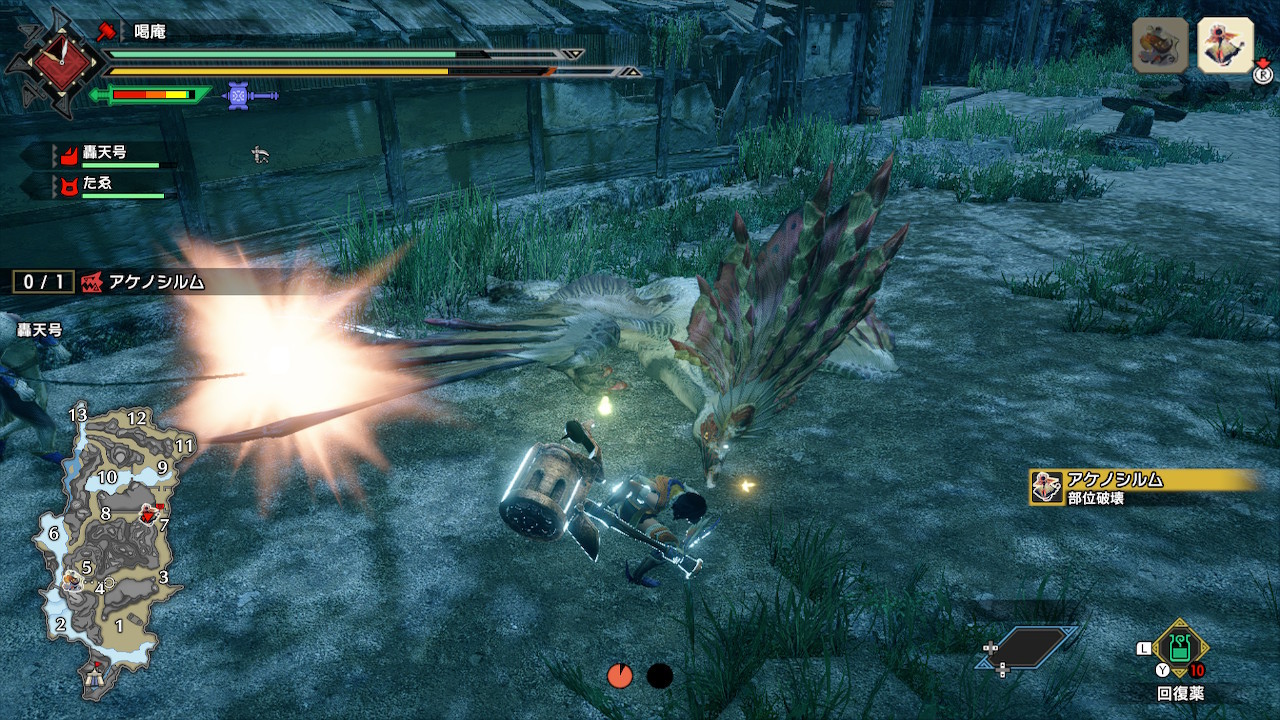The width and height of the screenshot is (1280, 720).
Task: Click the アケノシルム 部位破壊 notification
Action: click(x=1142, y=487)
